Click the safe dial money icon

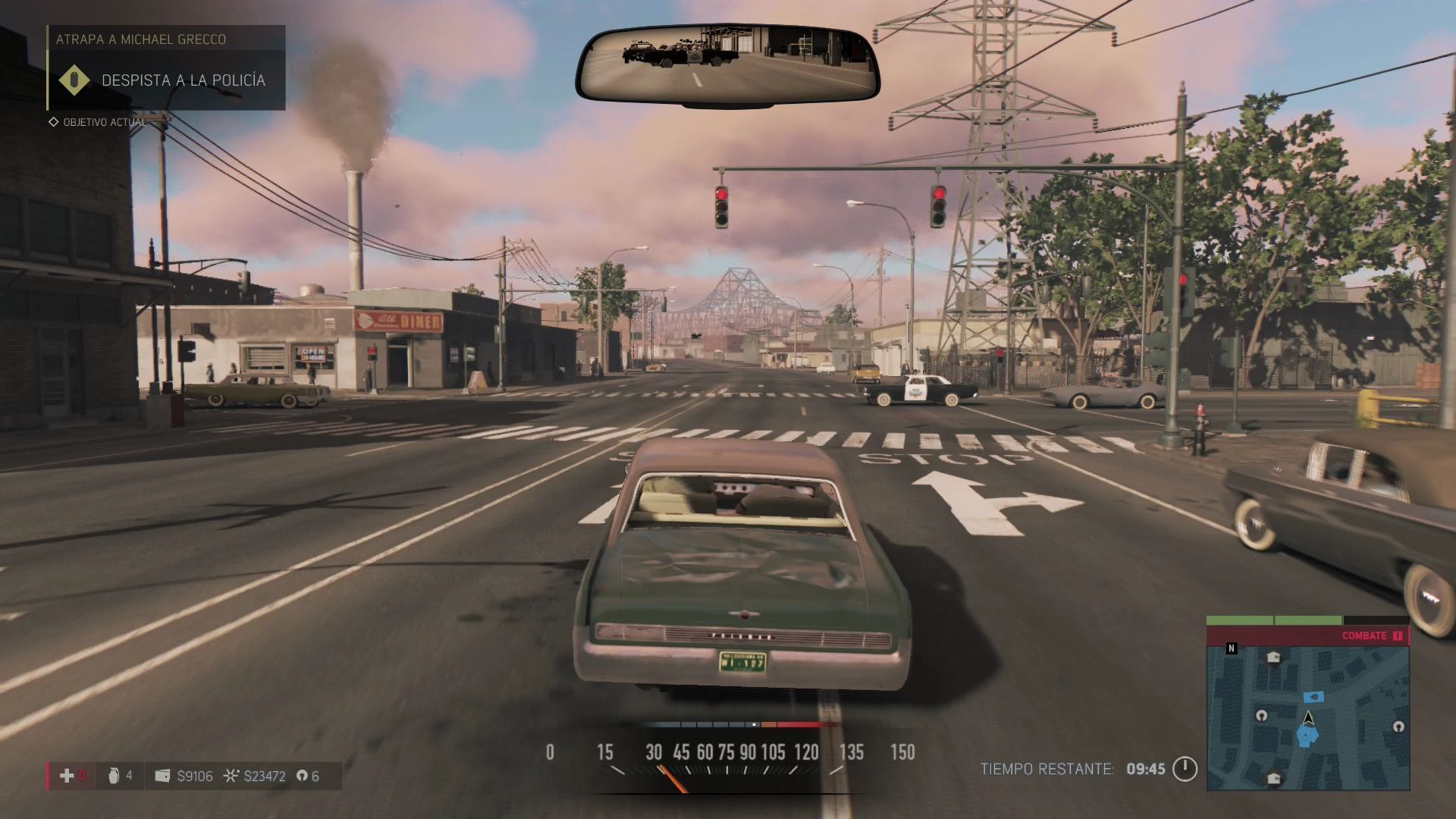231,776
